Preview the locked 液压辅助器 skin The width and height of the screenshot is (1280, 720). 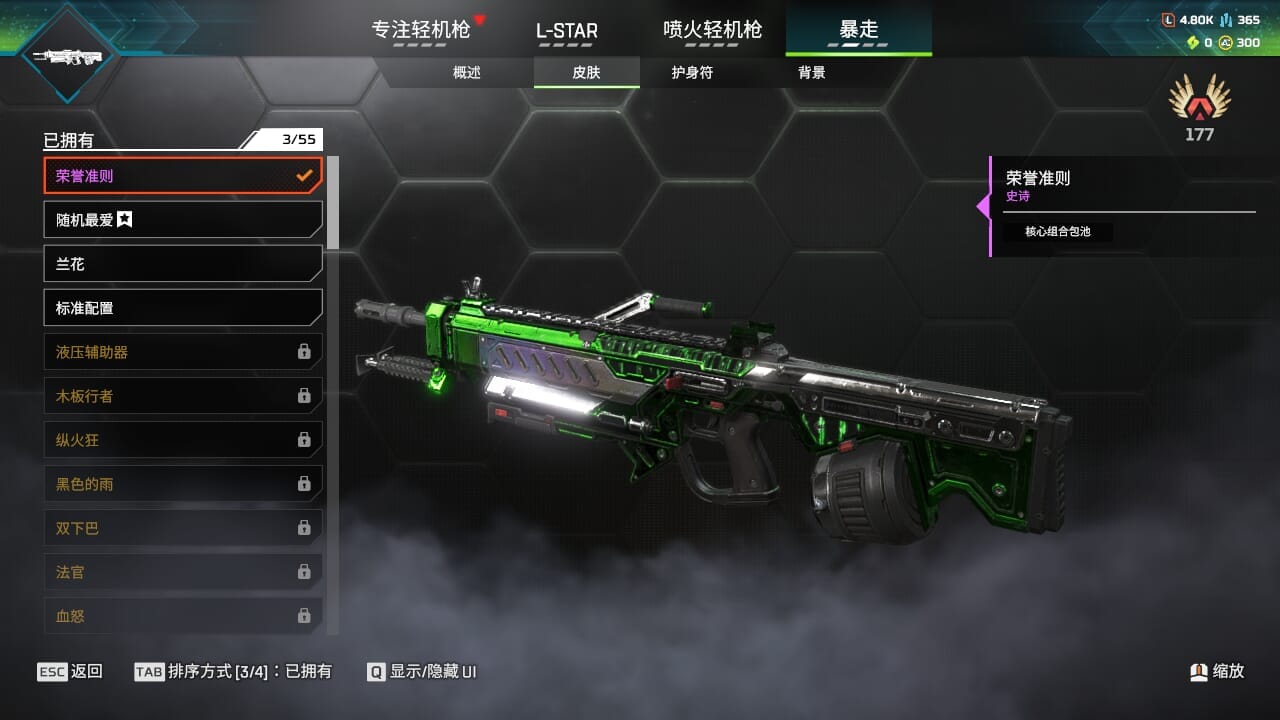tap(183, 352)
